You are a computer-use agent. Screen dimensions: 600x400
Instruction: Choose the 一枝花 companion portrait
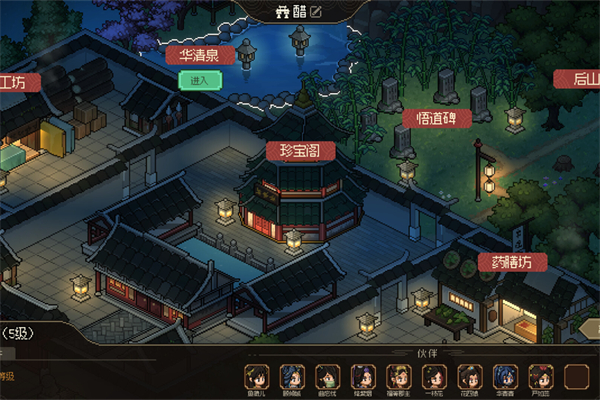434,376
